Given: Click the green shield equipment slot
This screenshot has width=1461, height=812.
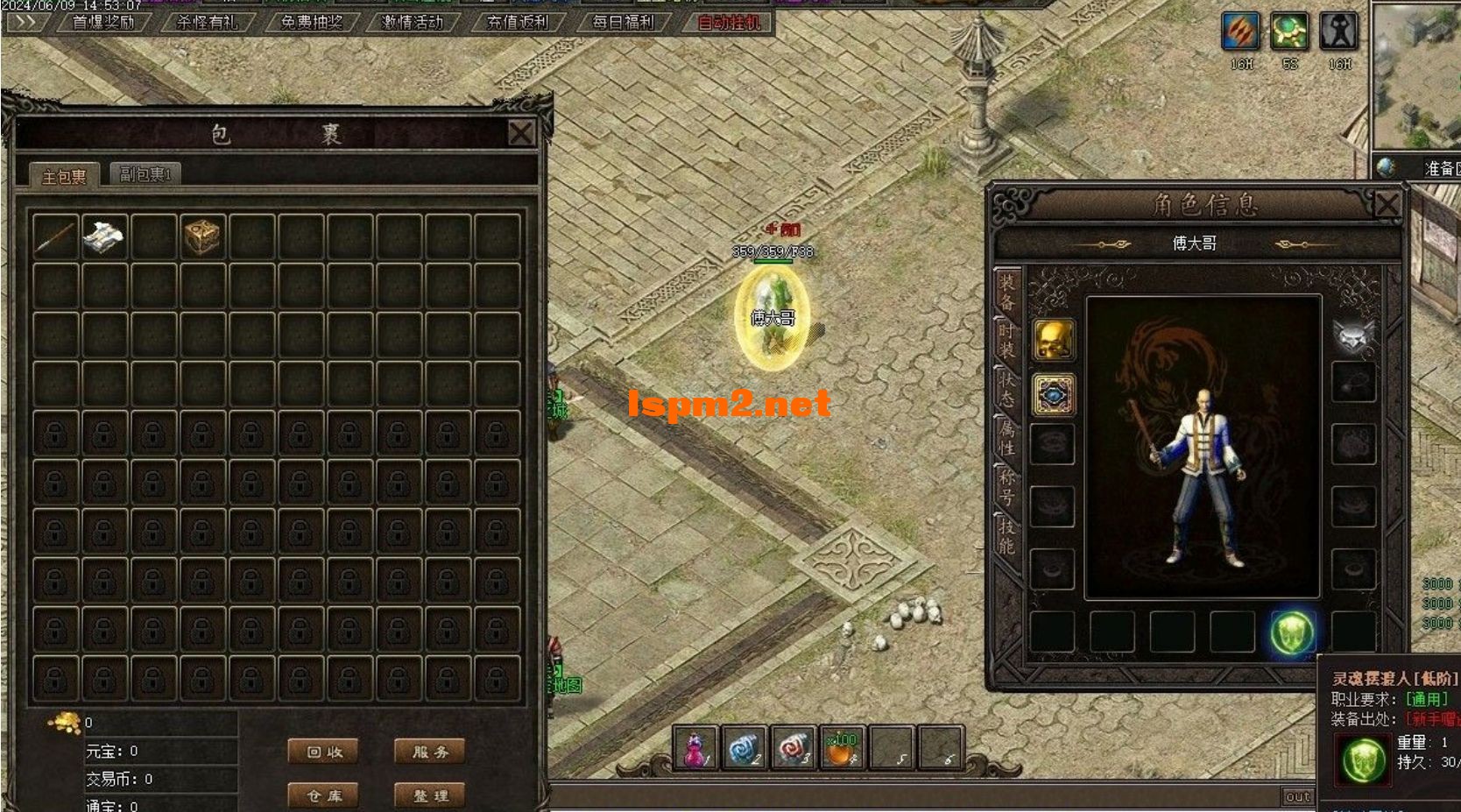Looking at the screenshot, I should click(x=1292, y=632).
